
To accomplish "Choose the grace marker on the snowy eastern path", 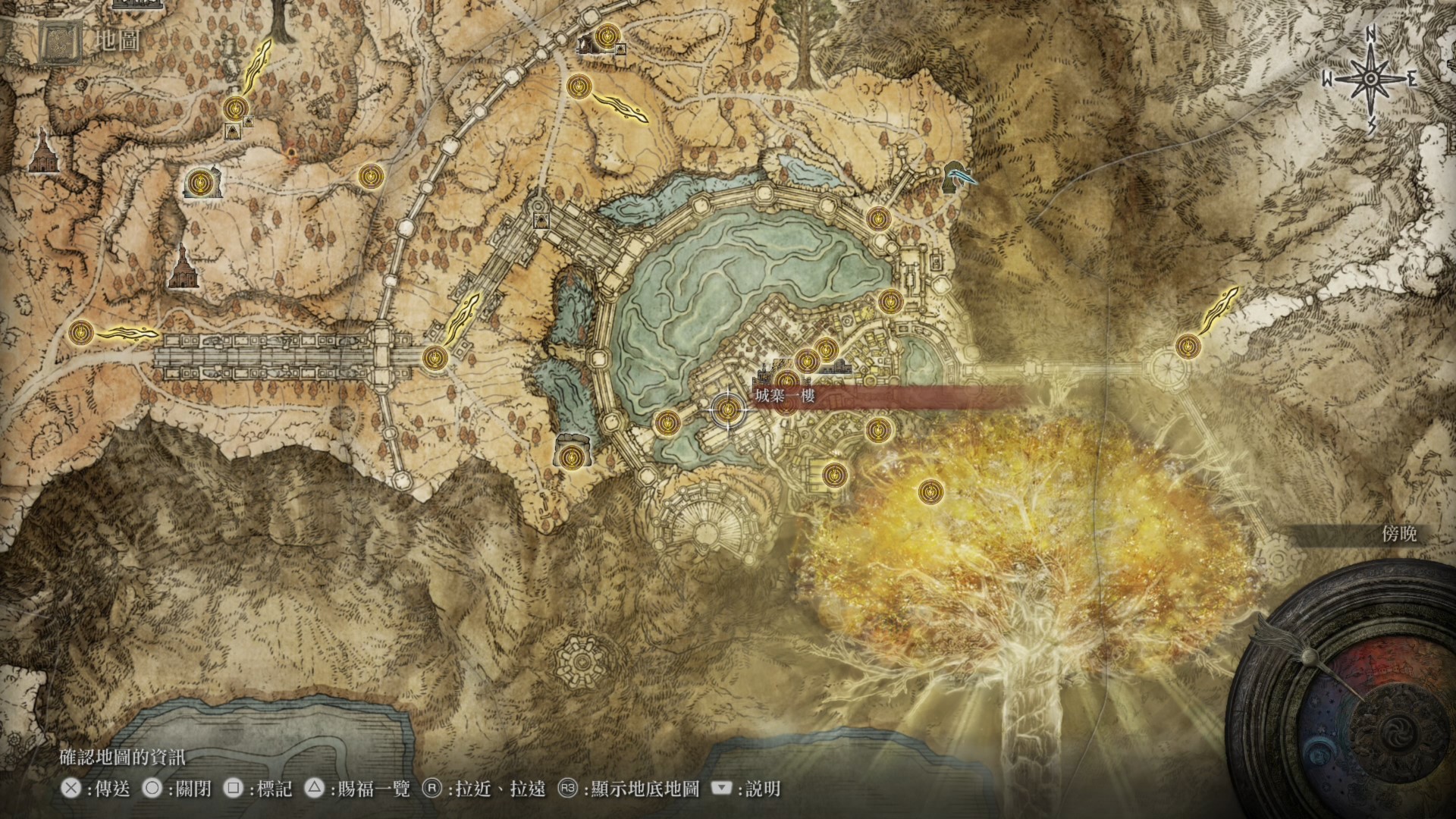I will [x=1187, y=347].
